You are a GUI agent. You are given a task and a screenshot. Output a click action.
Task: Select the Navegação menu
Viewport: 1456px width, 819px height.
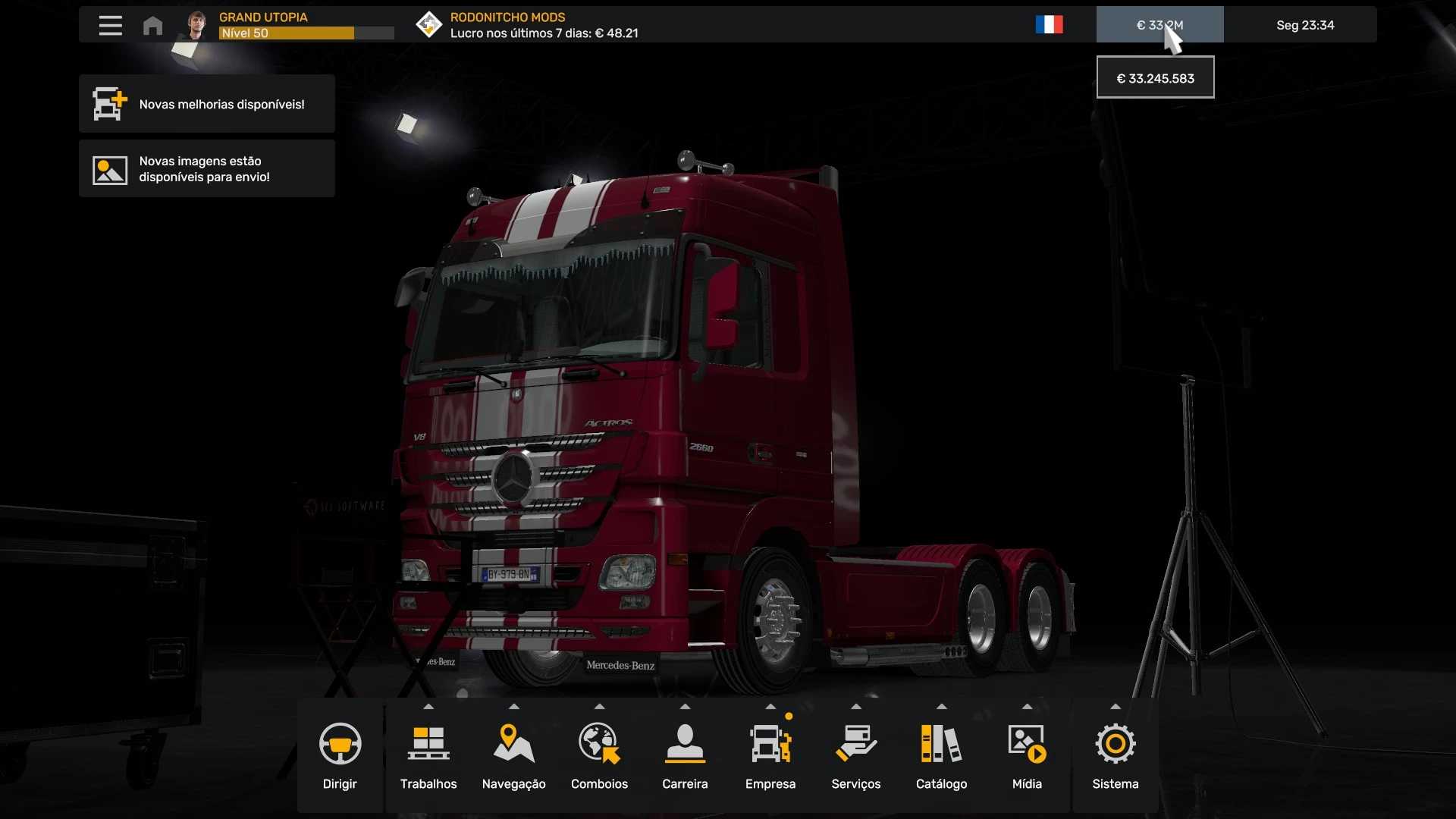[x=513, y=755]
